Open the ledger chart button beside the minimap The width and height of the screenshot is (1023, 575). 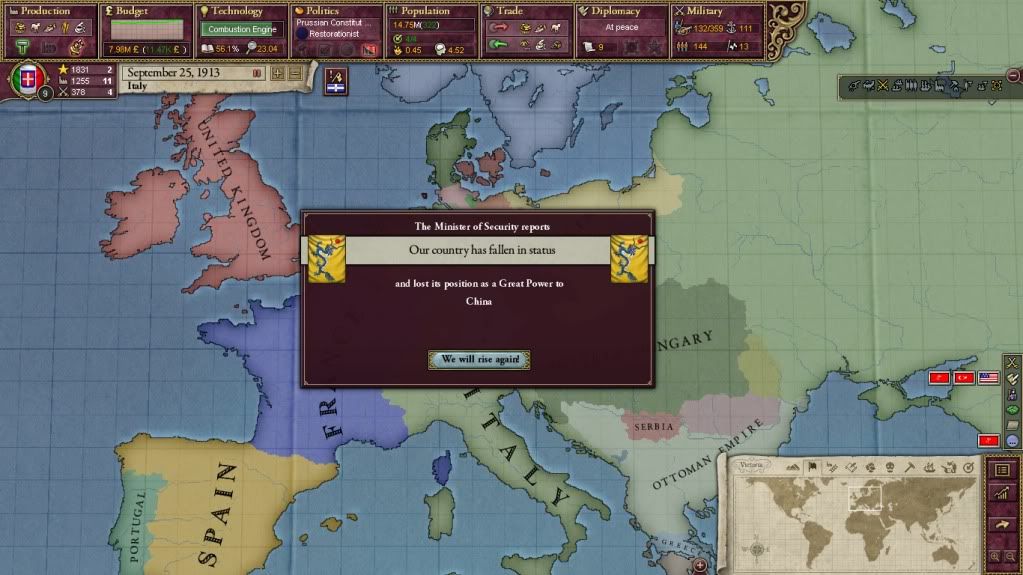click(x=1001, y=493)
